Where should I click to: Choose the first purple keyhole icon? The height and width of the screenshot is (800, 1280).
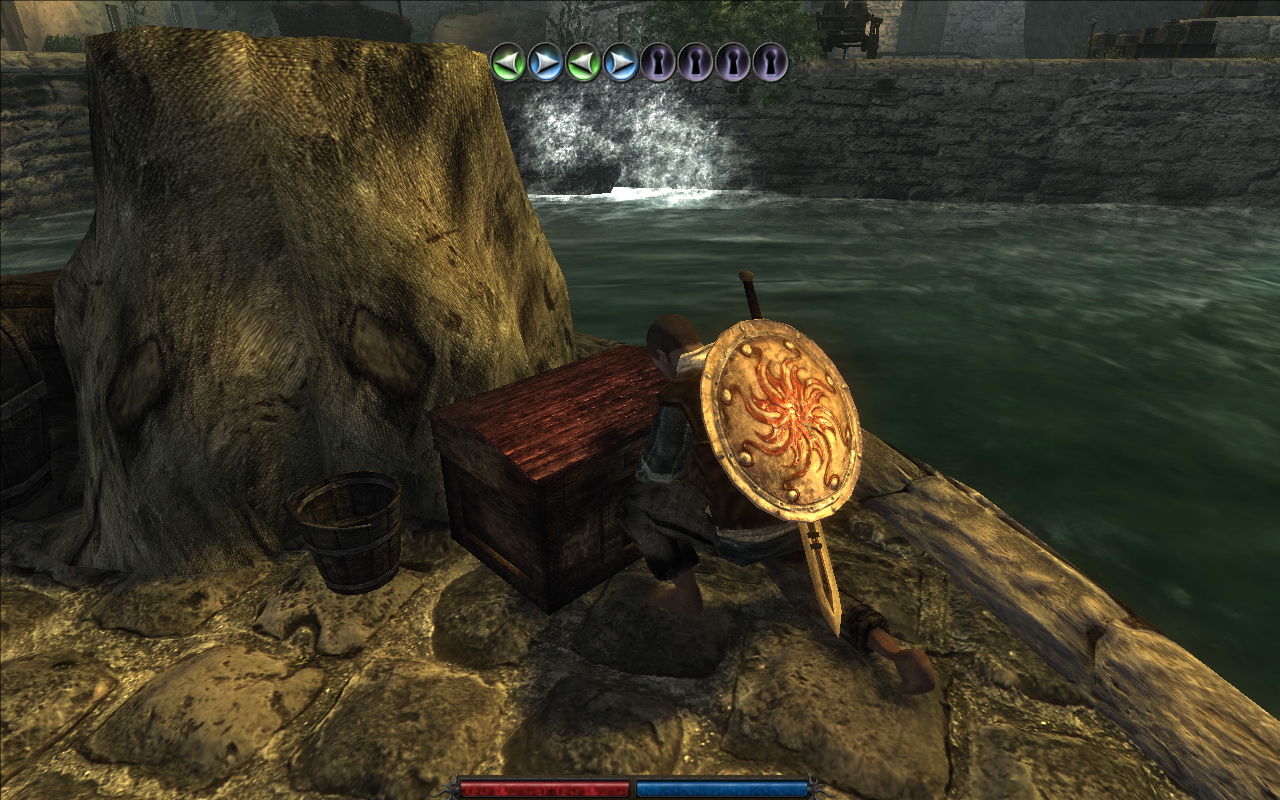pos(658,63)
